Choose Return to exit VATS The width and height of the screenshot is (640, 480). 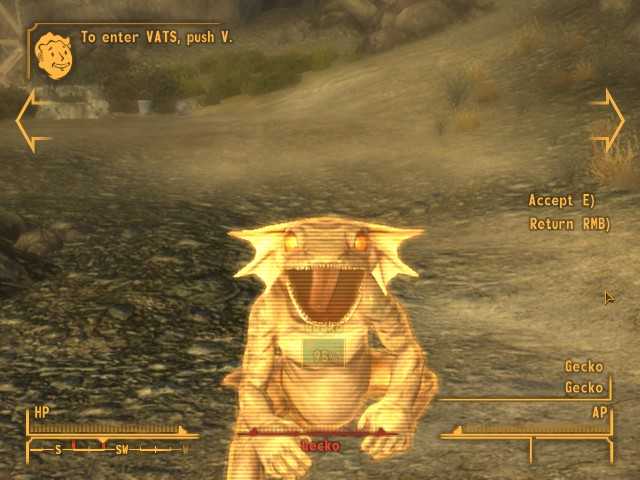click(568, 224)
